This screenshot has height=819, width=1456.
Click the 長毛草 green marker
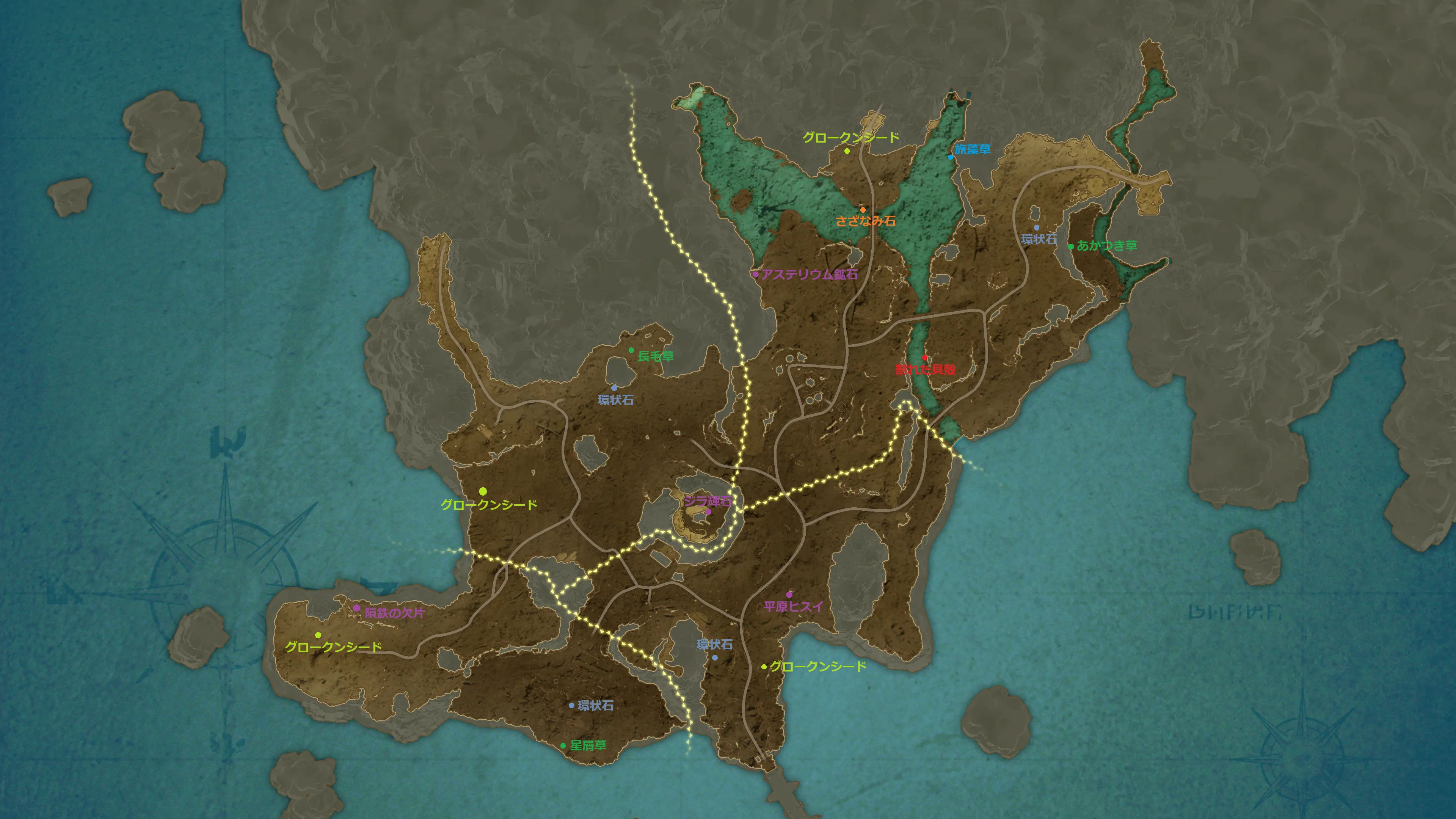pyautogui.click(x=631, y=350)
